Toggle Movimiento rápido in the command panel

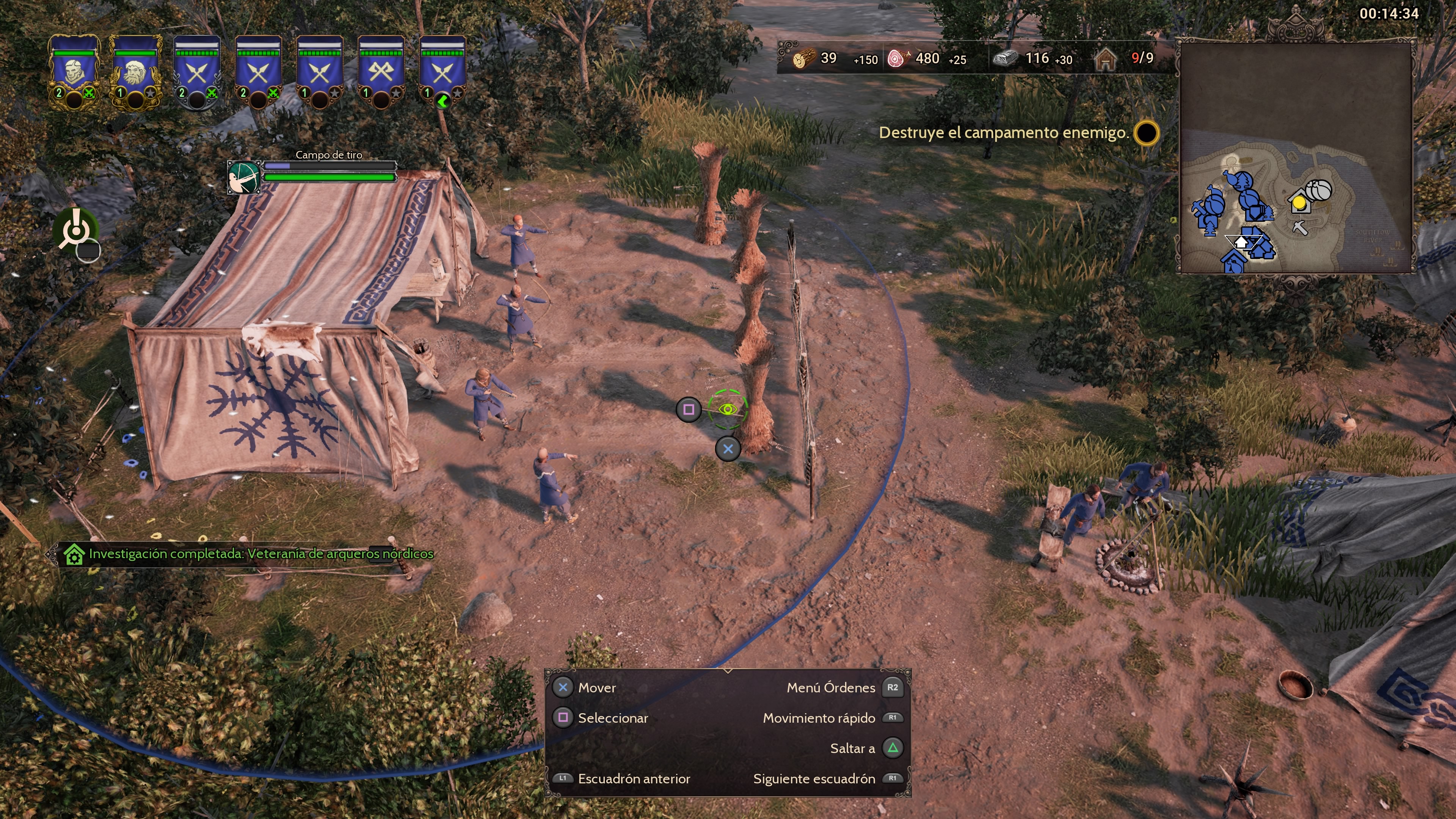point(819,719)
